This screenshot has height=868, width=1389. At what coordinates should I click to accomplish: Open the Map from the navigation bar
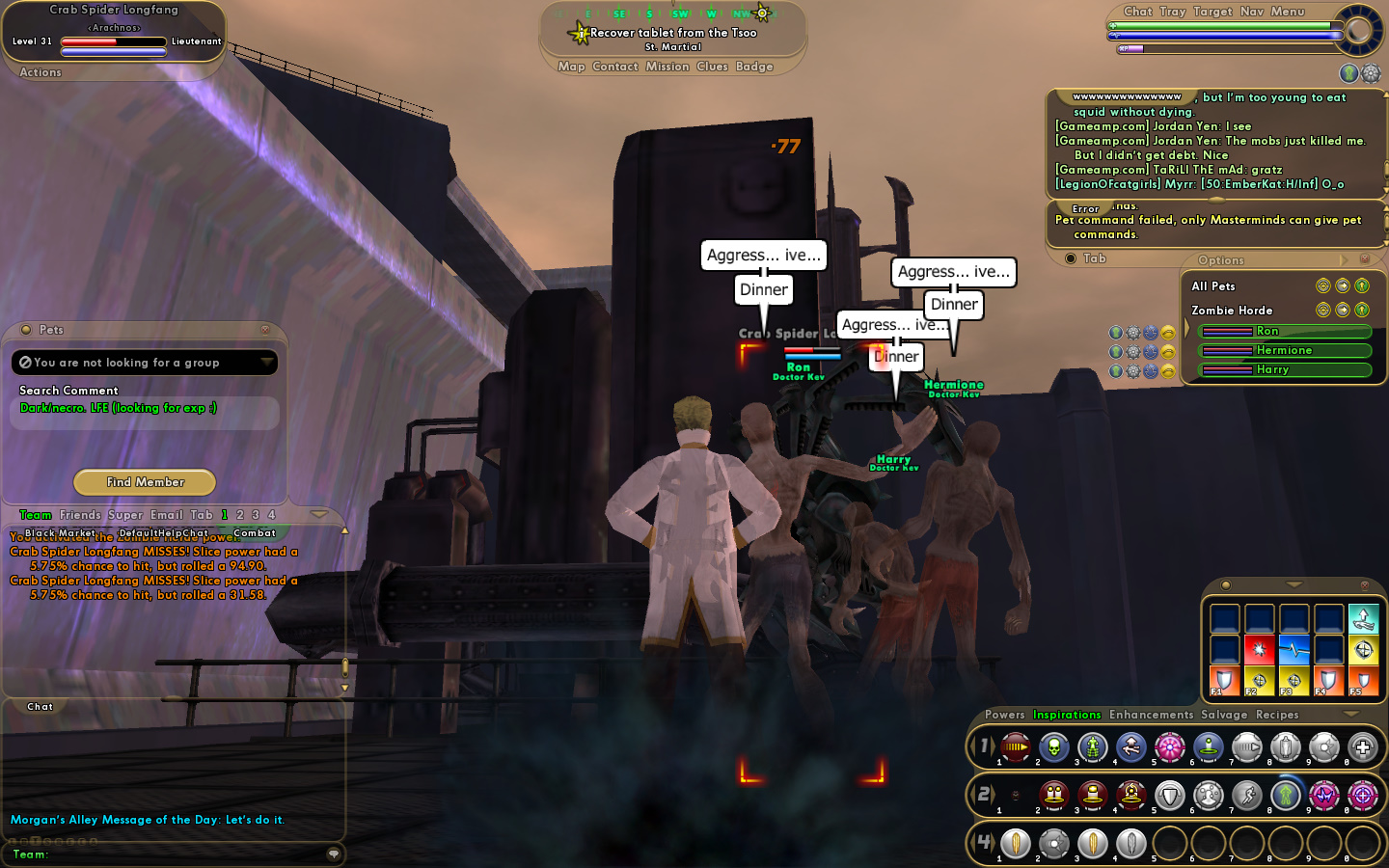point(571,67)
